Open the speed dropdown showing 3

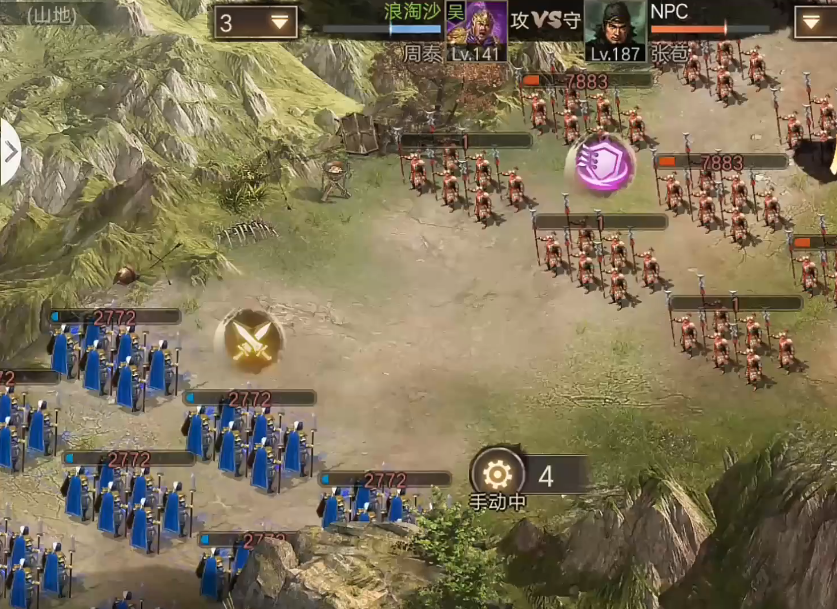tap(255, 22)
